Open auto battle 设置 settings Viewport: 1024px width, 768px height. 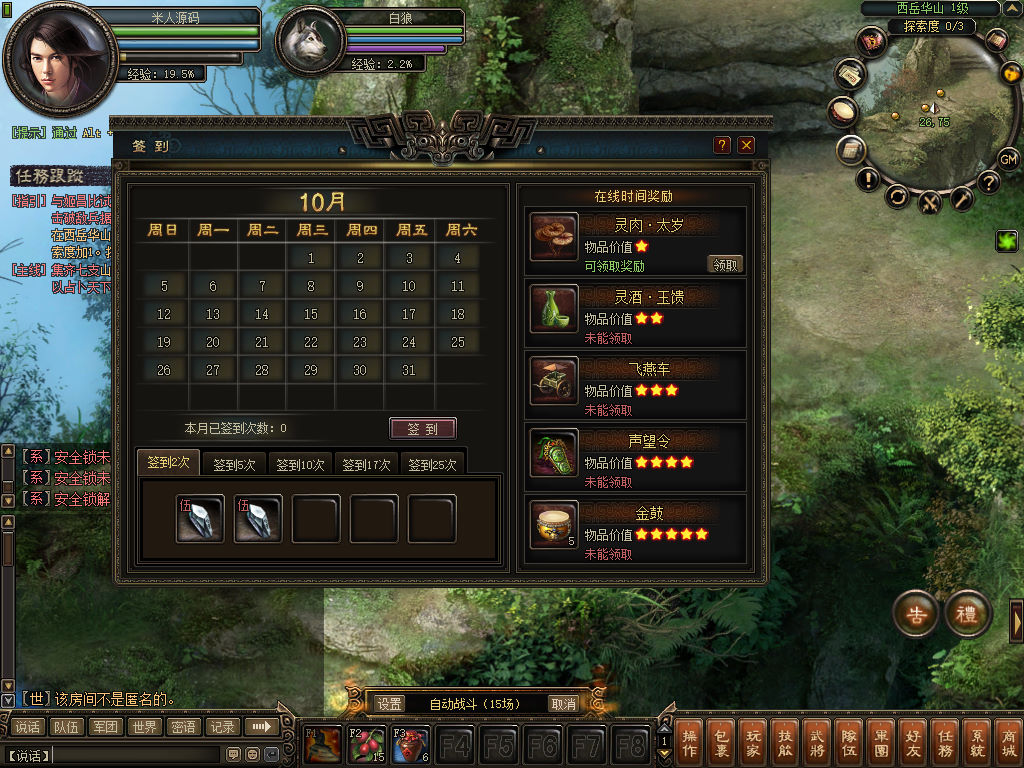[x=390, y=704]
